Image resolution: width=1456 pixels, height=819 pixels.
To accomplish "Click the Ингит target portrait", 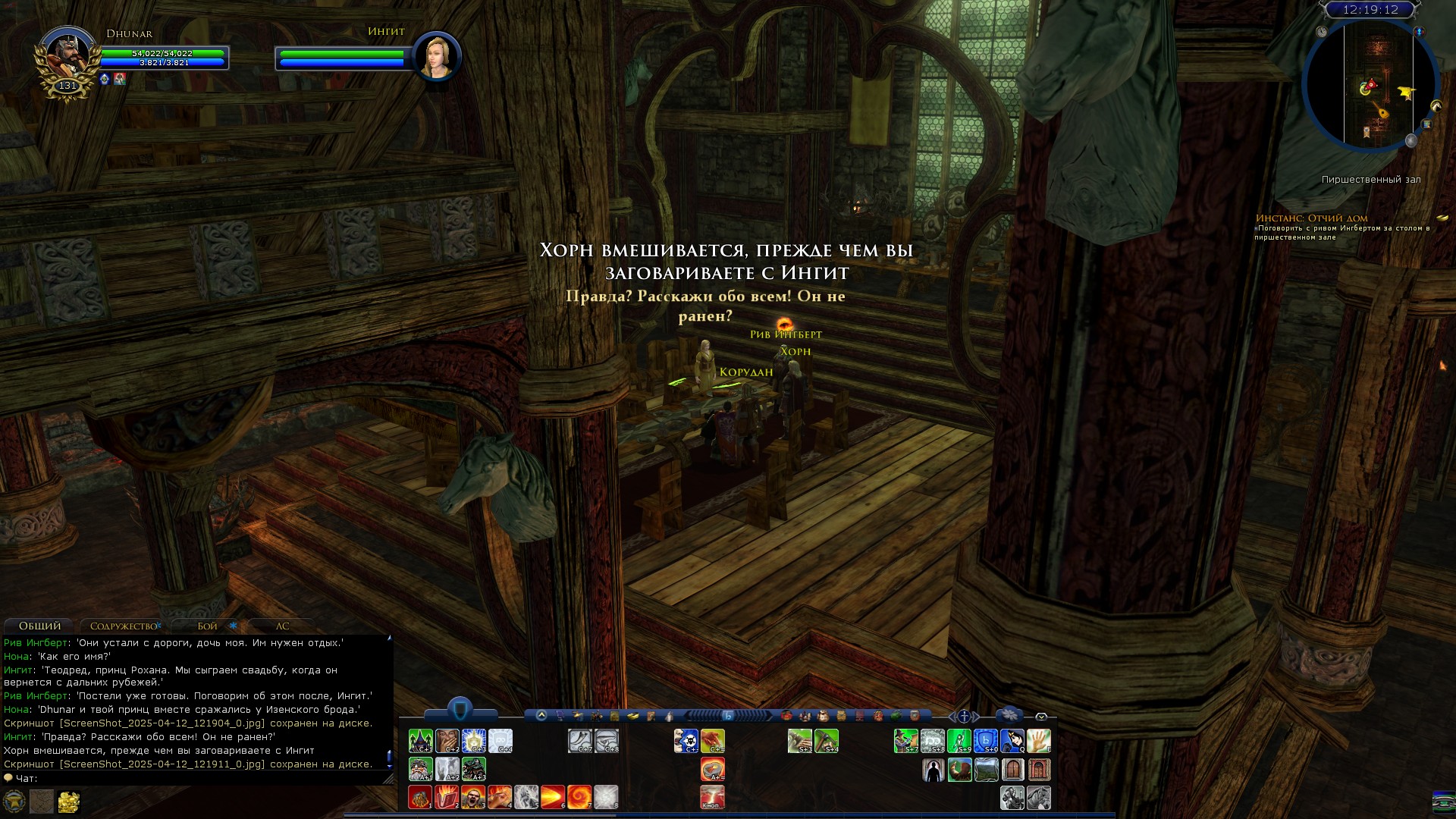I will [437, 55].
